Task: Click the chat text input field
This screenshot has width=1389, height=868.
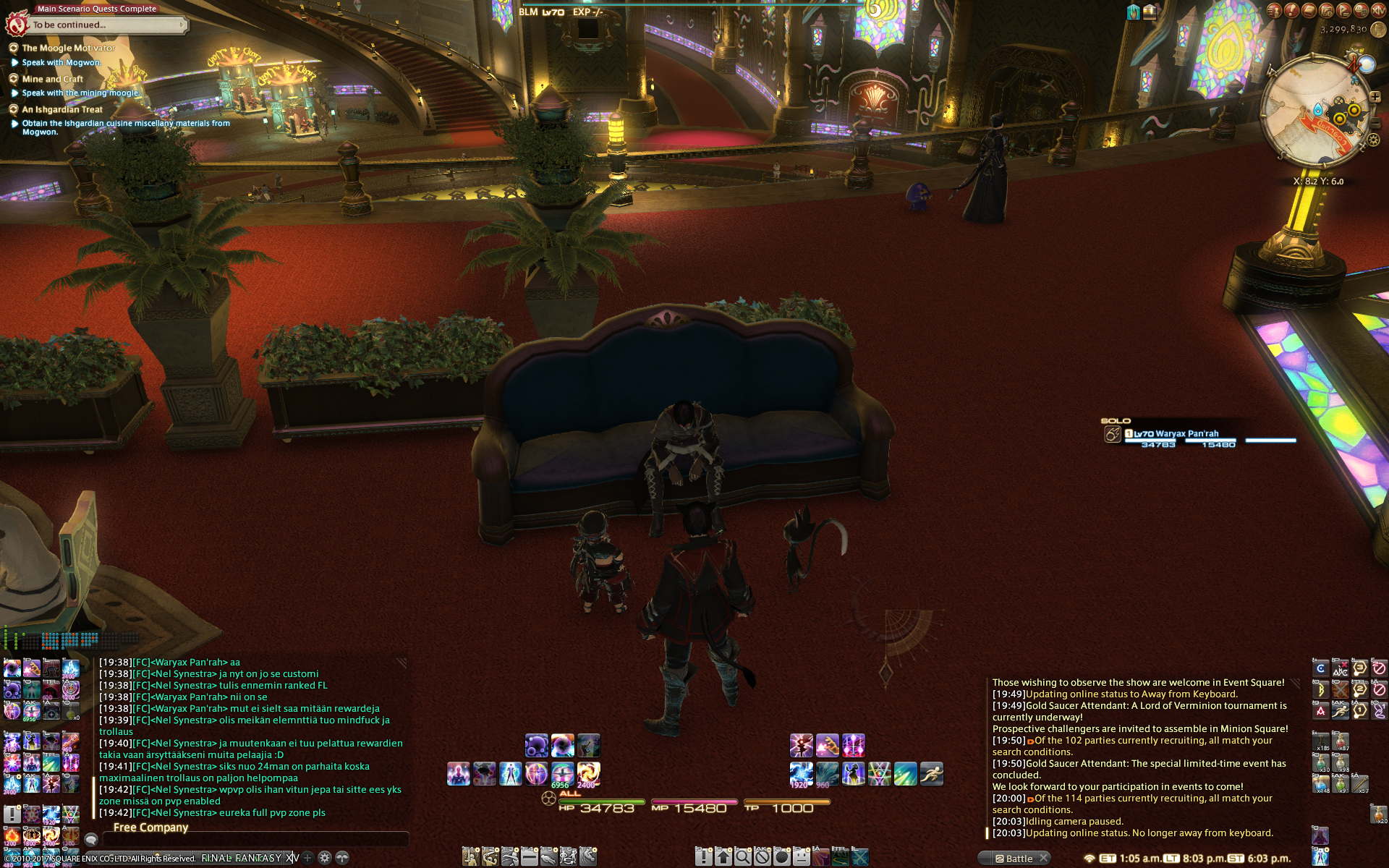Action: coord(255,839)
